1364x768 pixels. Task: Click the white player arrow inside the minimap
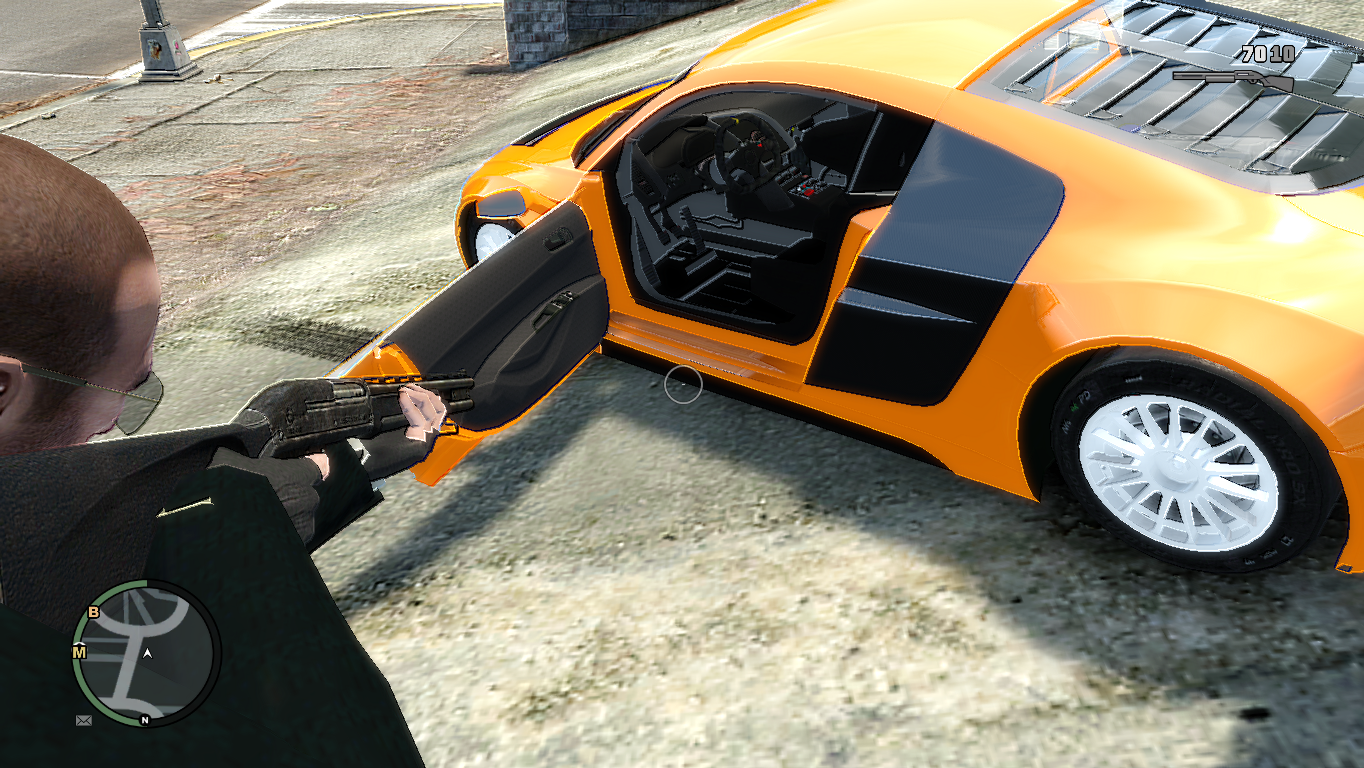point(148,653)
